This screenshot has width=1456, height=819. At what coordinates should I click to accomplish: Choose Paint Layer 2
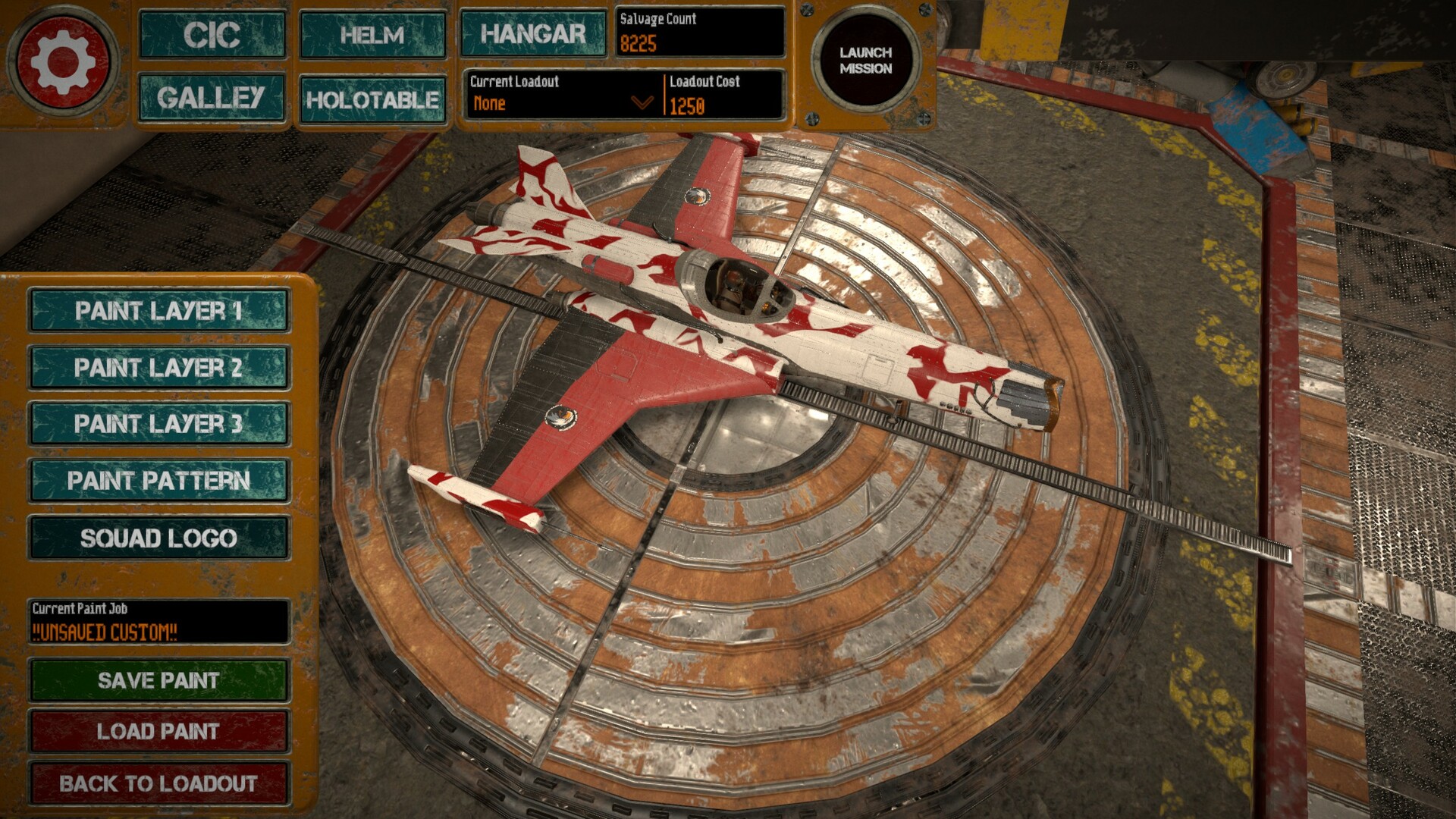pos(158,368)
